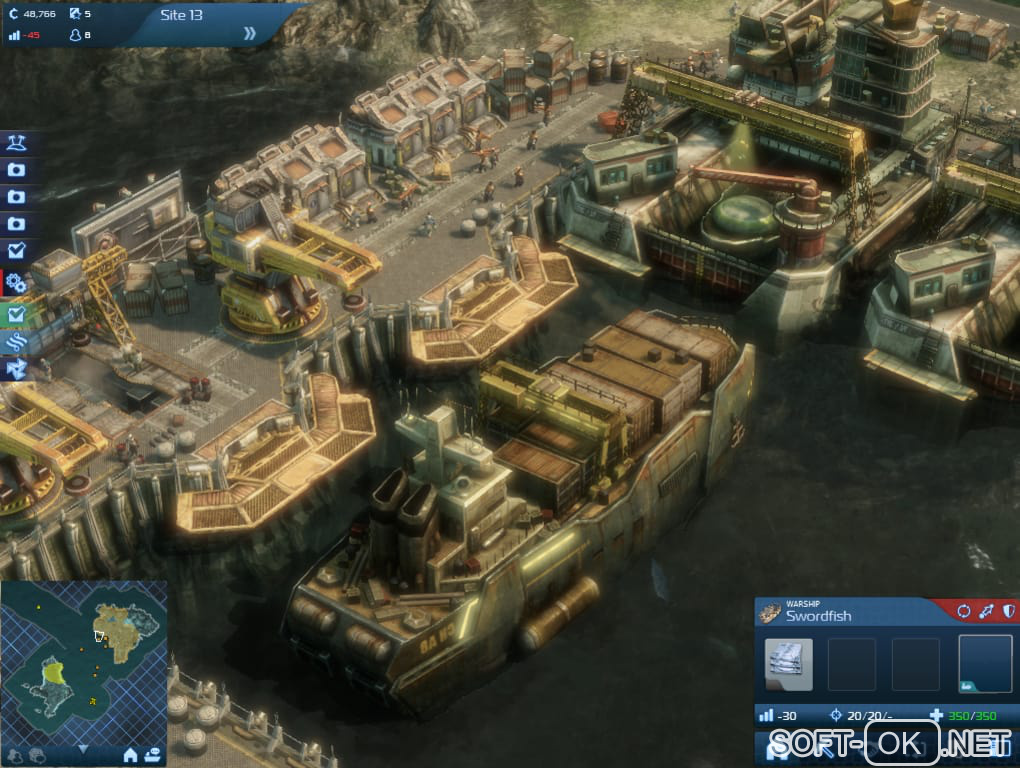Image resolution: width=1020 pixels, height=768 pixels.
Task: Click the circular arrows icon on Swordfish panel
Action: click(x=964, y=611)
